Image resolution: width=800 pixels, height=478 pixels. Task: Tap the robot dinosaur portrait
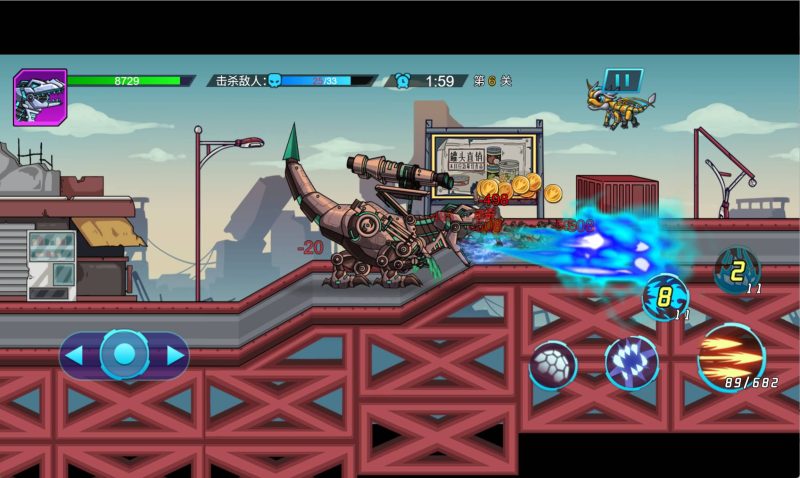tap(40, 97)
